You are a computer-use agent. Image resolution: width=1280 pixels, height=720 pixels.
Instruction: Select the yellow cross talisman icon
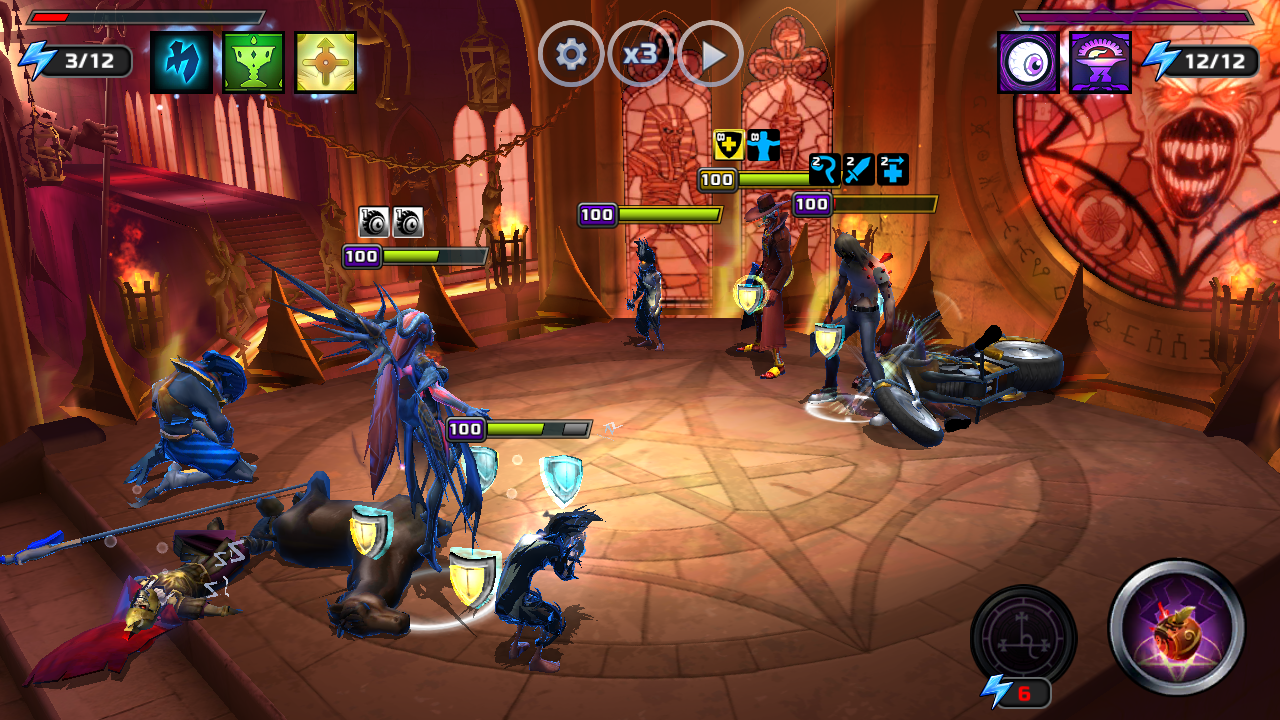326,62
